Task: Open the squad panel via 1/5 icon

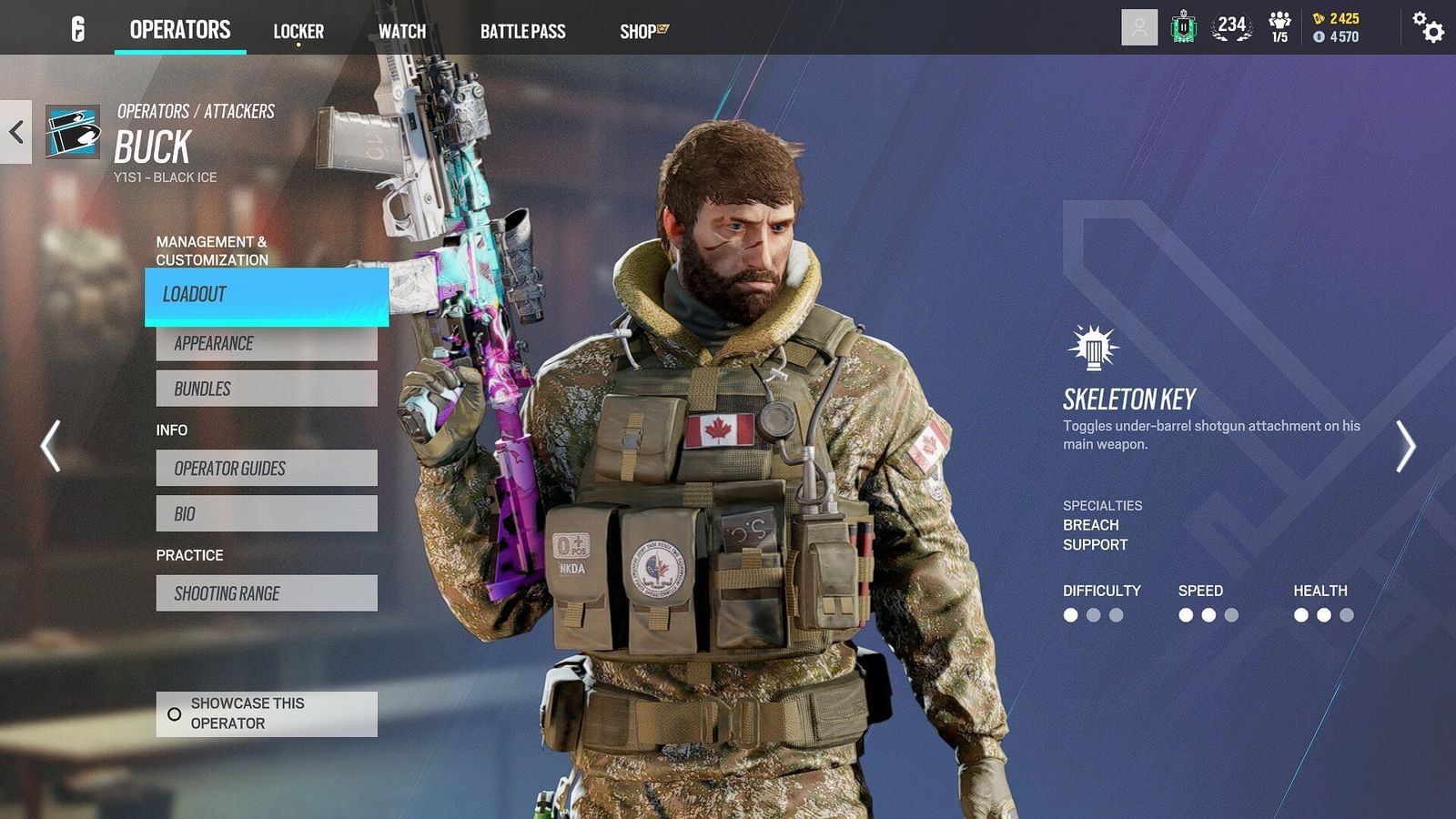Action: (1280, 27)
